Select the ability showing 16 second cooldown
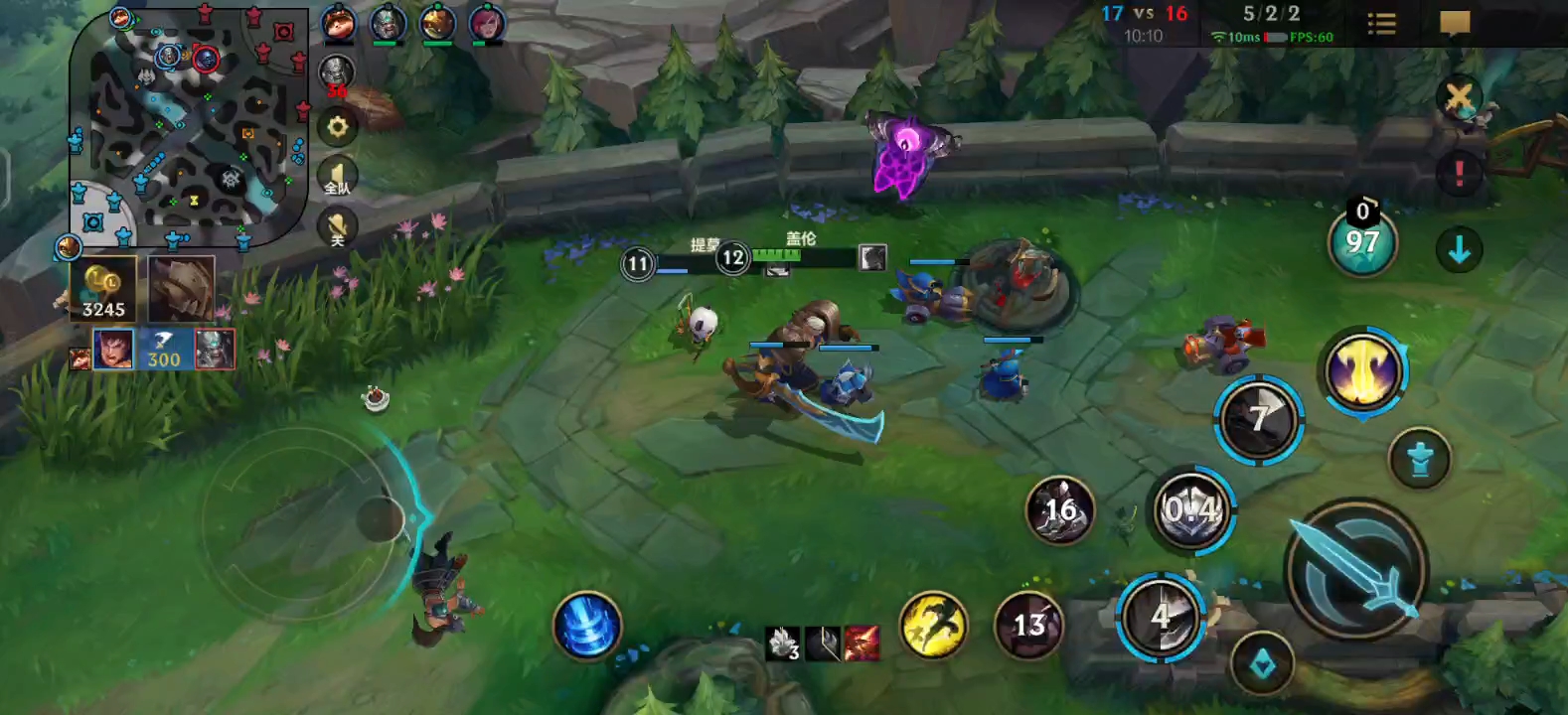The width and height of the screenshot is (1568, 715). [x=1060, y=510]
